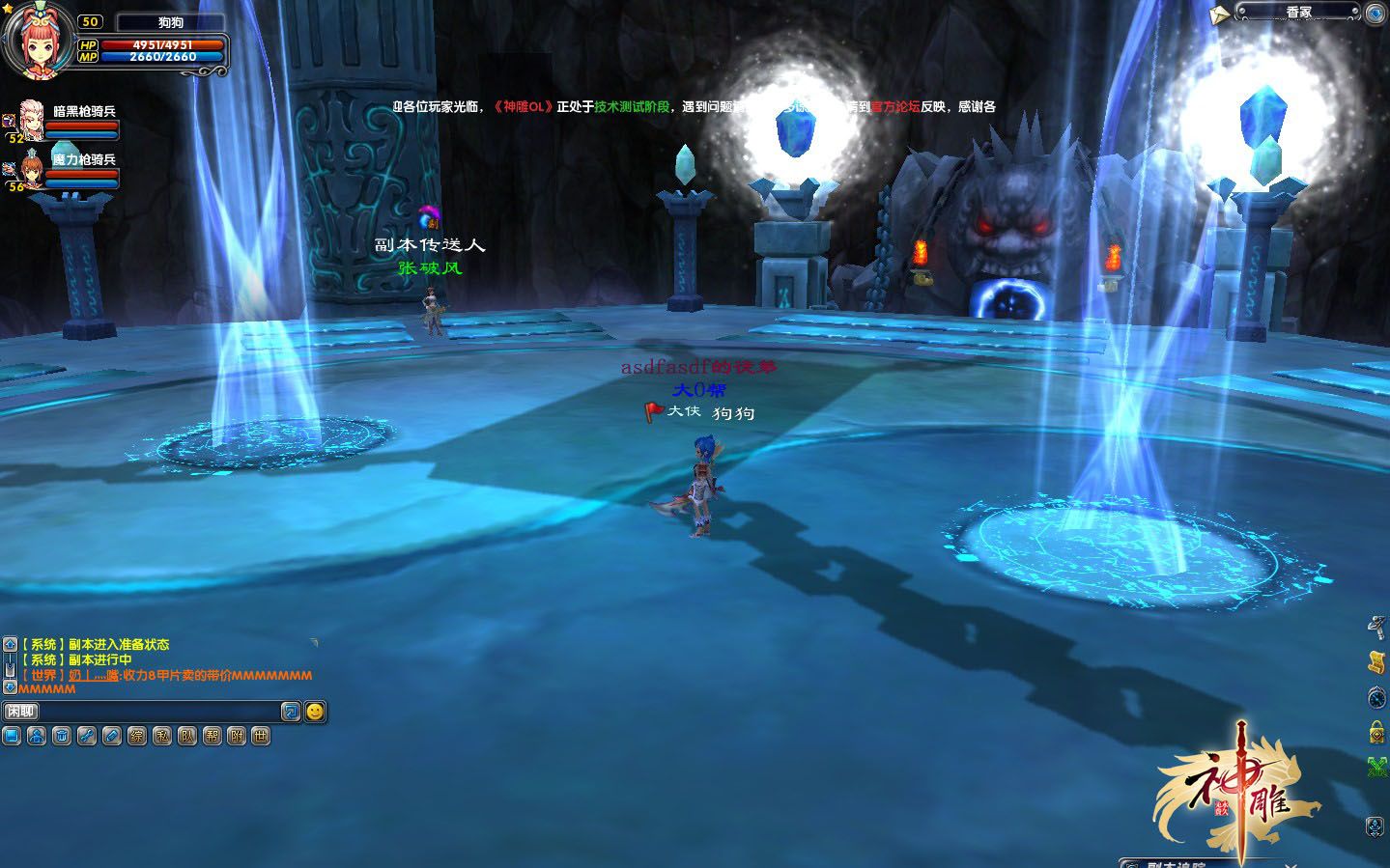Open chat settings with the wrench button

tap(87, 737)
